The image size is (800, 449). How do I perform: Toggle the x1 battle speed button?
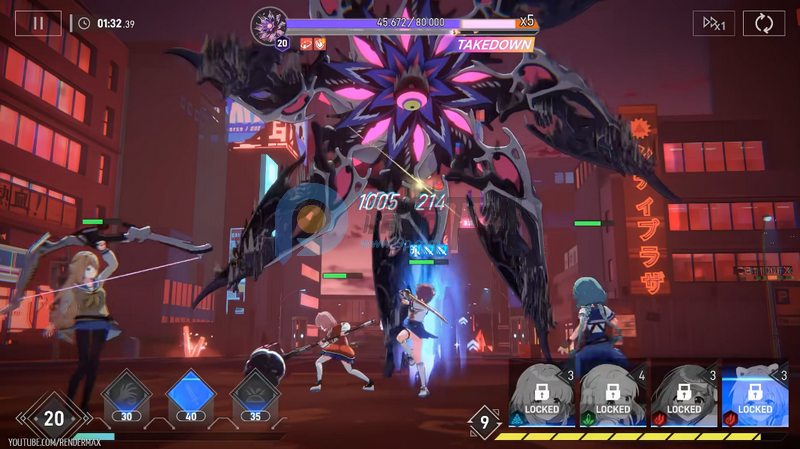coord(713,23)
